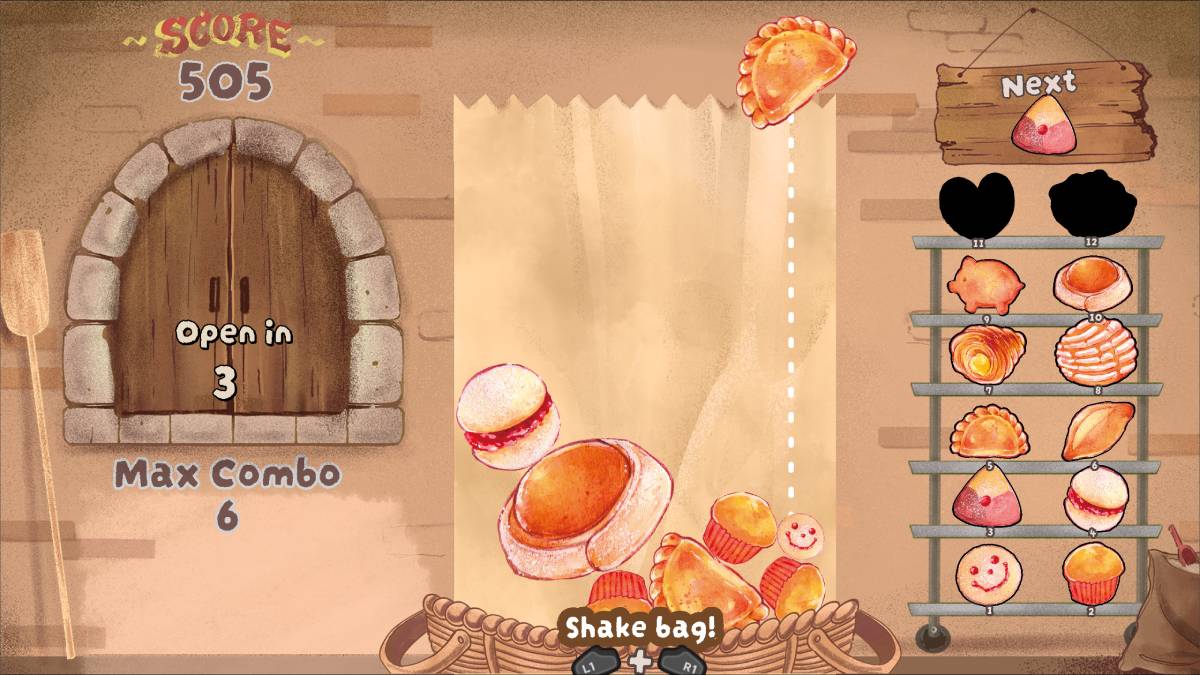Choose the swirled croissant pastry icon
This screenshot has width=1200, height=675.
point(988,353)
